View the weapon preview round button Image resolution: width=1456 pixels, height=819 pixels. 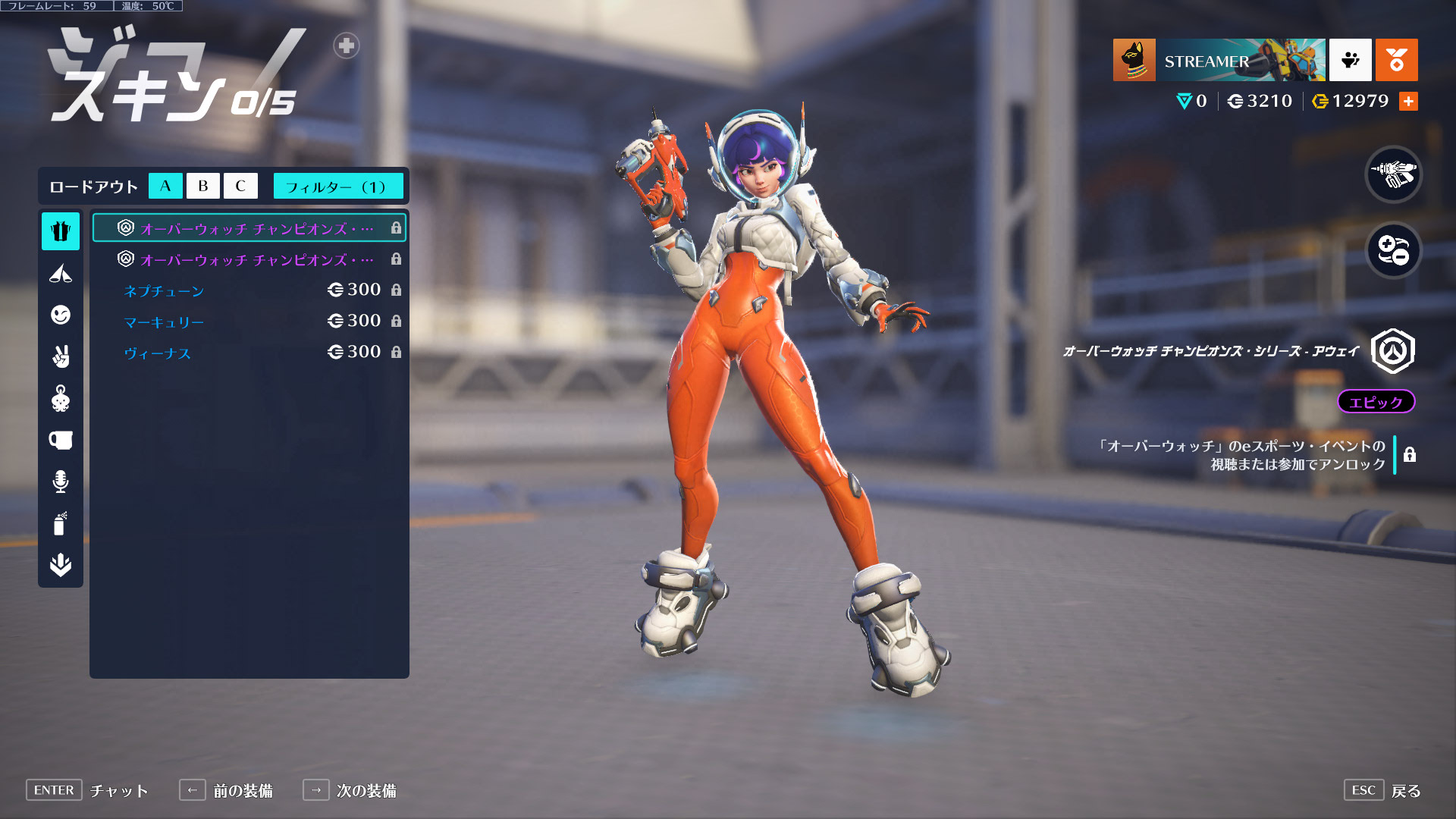1393,174
